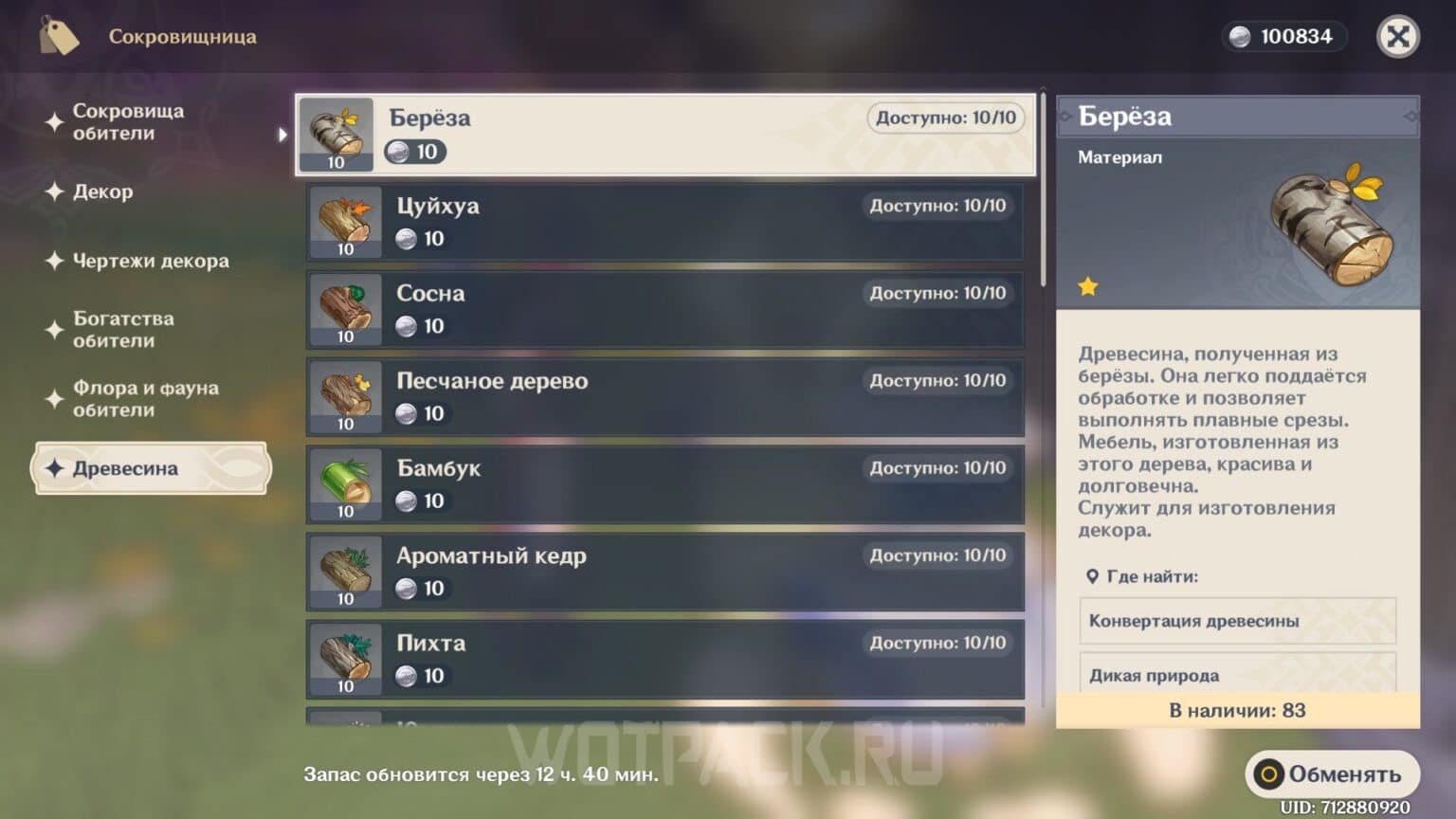Select the Сосна pine log icon
The image size is (1456, 819).
pyautogui.click(x=344, y=309)
